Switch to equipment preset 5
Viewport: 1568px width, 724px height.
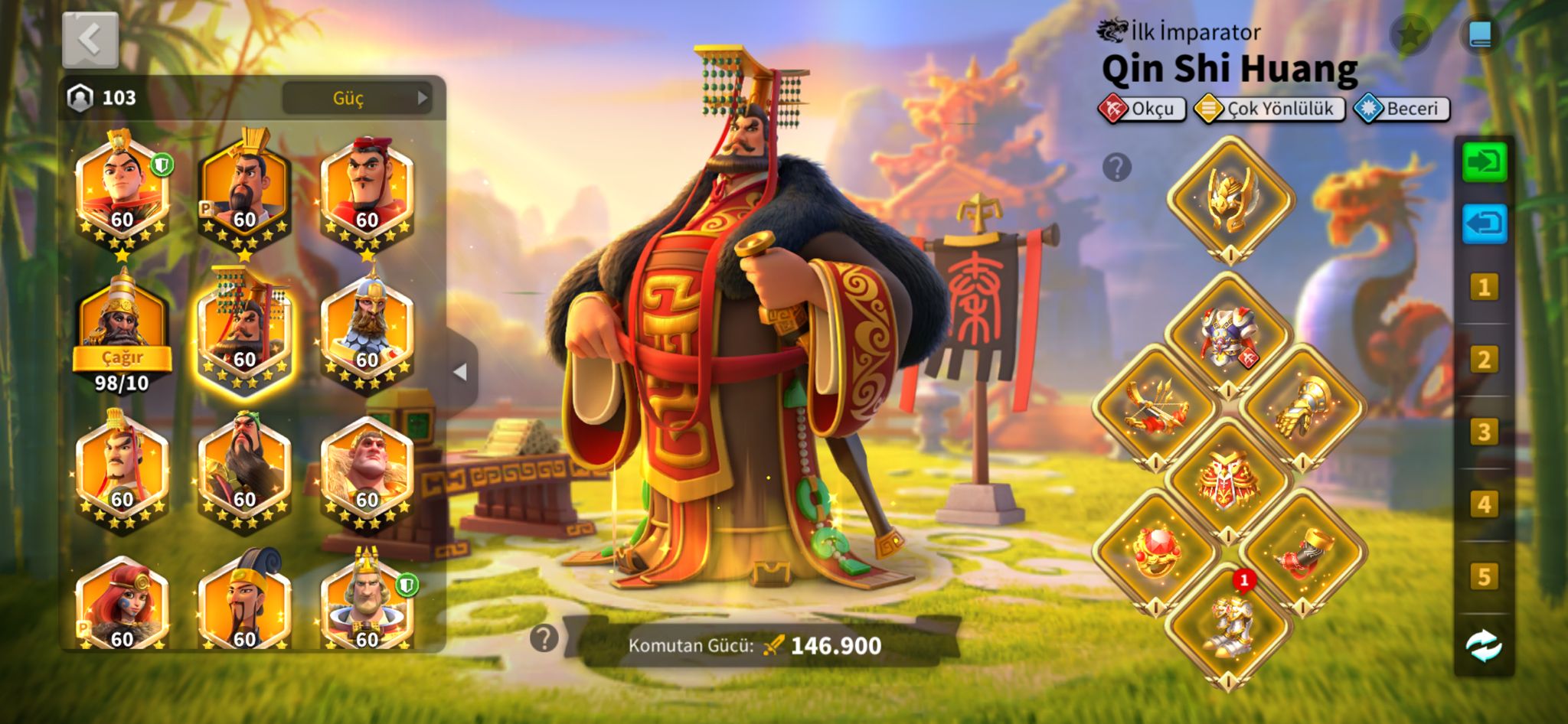pos(1484,576)
